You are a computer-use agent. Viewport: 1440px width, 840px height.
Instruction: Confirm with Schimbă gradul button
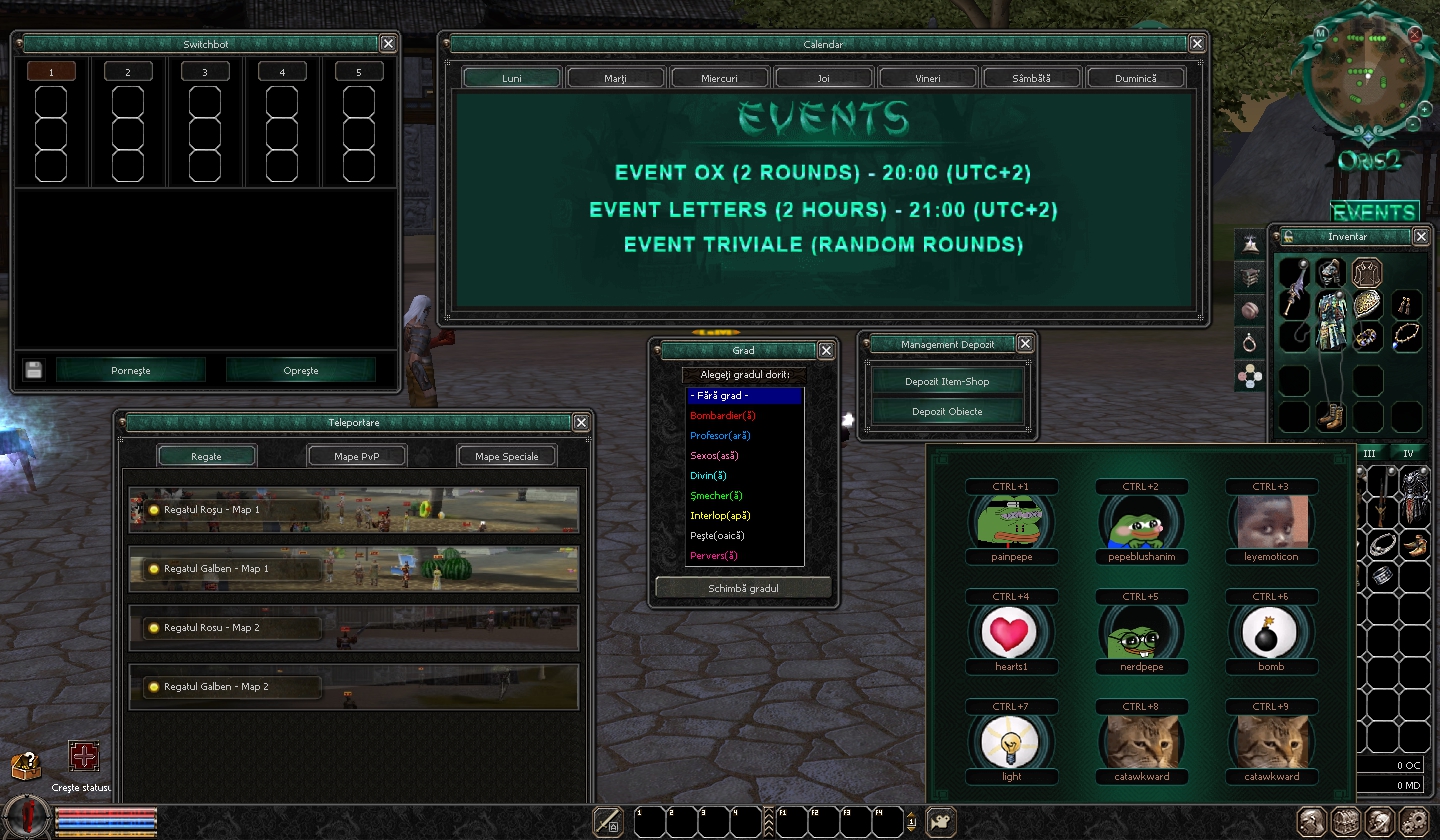click(x=743, y=588)
